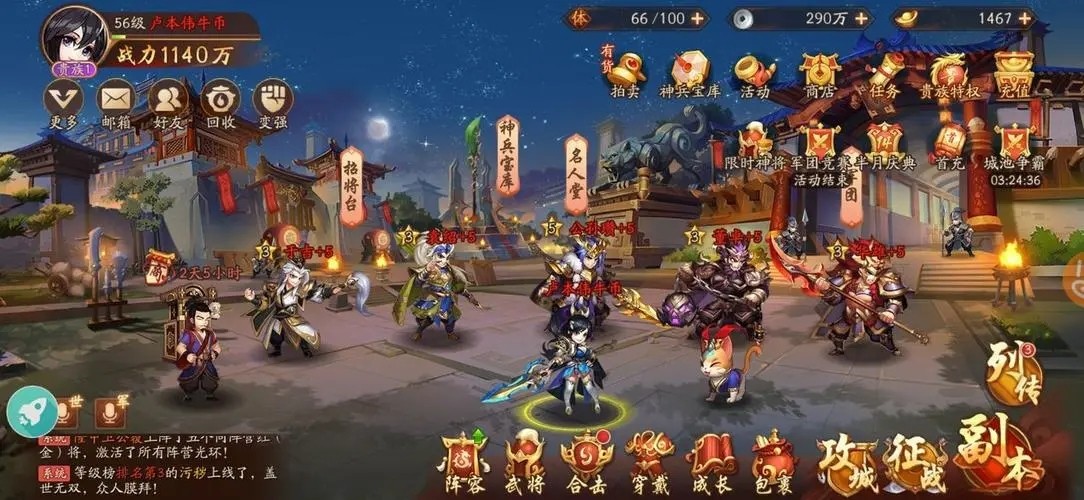Click the player avatar portrait
The width and height of the screenshot is (1084, 500).
pyautogui.click(x=74, y=36)
